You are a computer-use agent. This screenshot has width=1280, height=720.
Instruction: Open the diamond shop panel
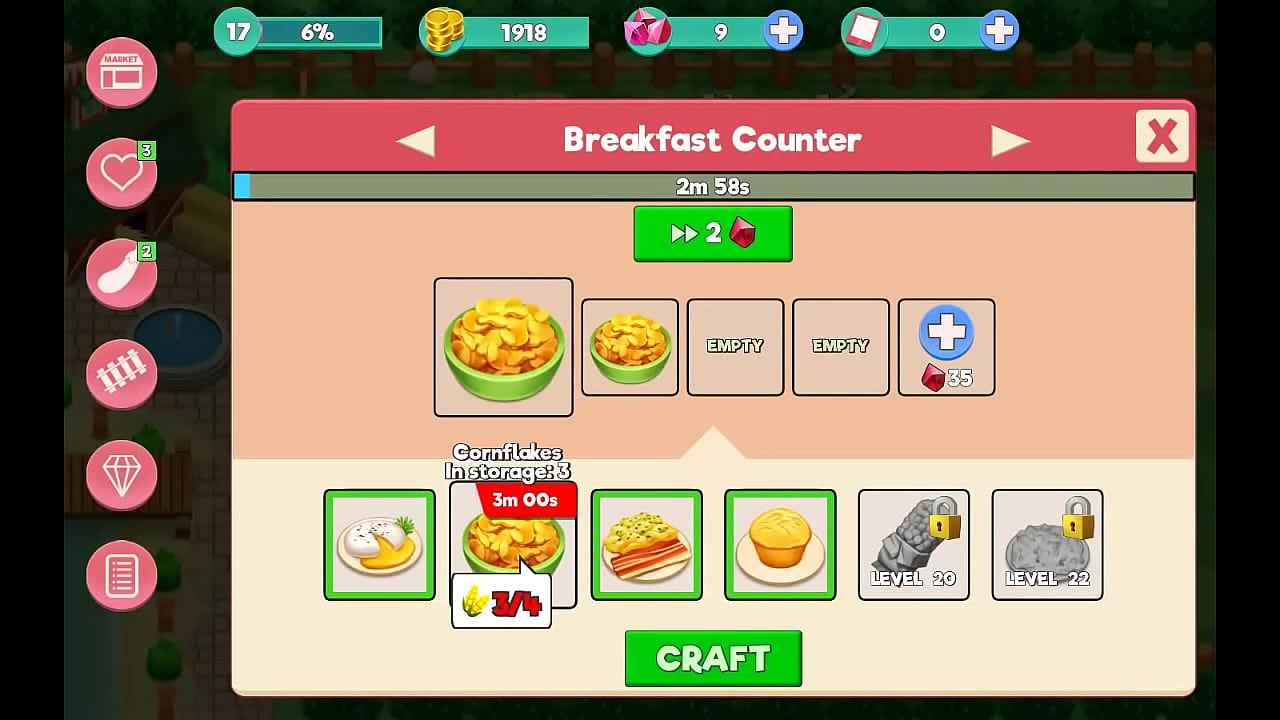121,475
